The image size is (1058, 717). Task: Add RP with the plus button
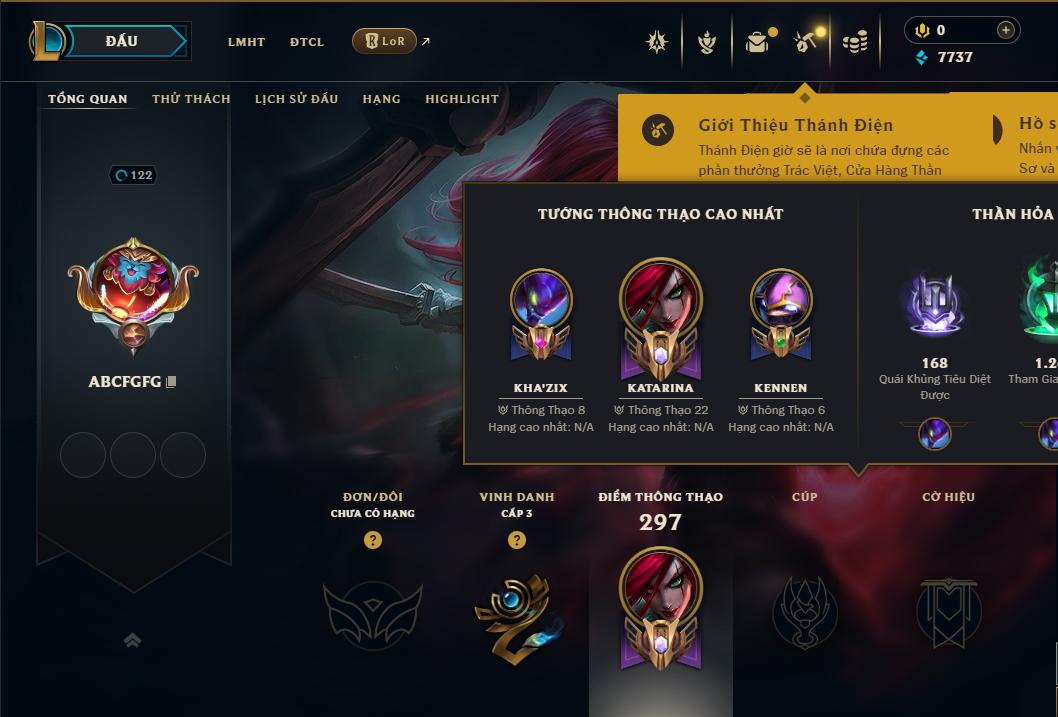[x=1006, y=30]
